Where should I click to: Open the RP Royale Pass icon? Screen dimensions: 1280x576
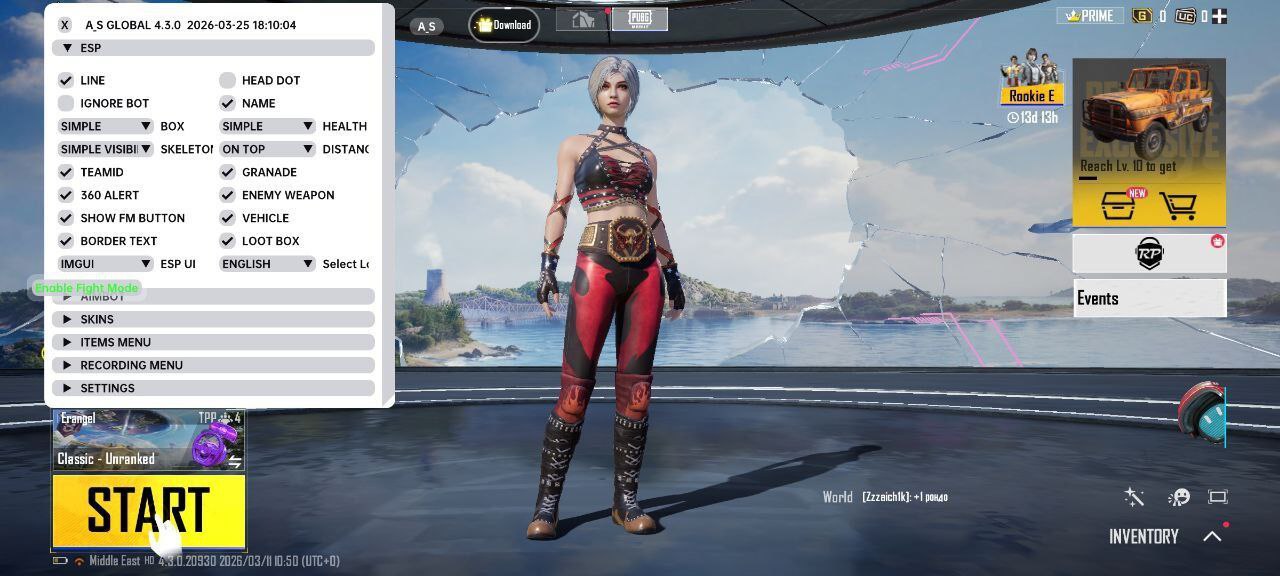coord(1149,253)
